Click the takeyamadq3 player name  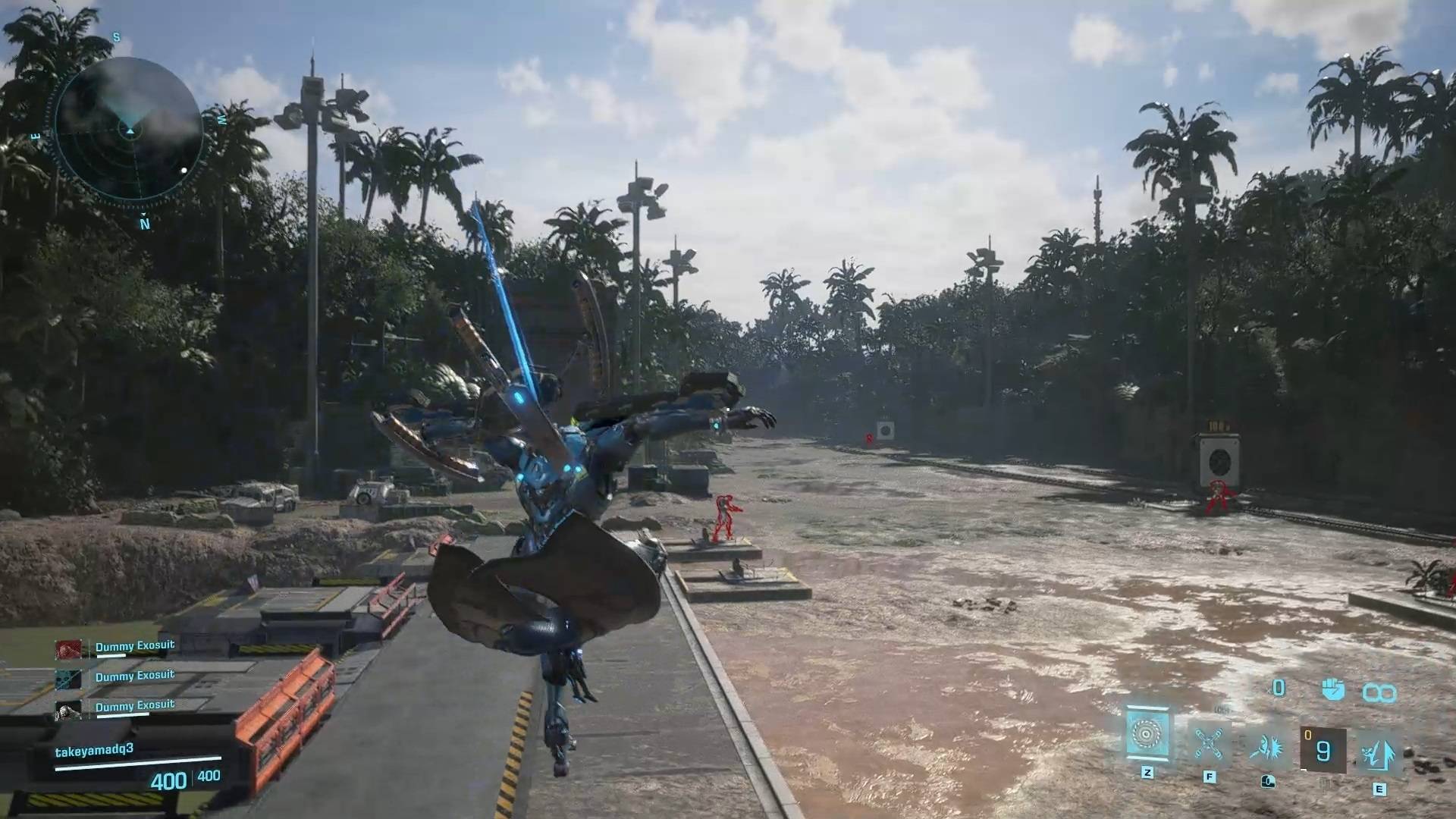(x=94, y=750)
